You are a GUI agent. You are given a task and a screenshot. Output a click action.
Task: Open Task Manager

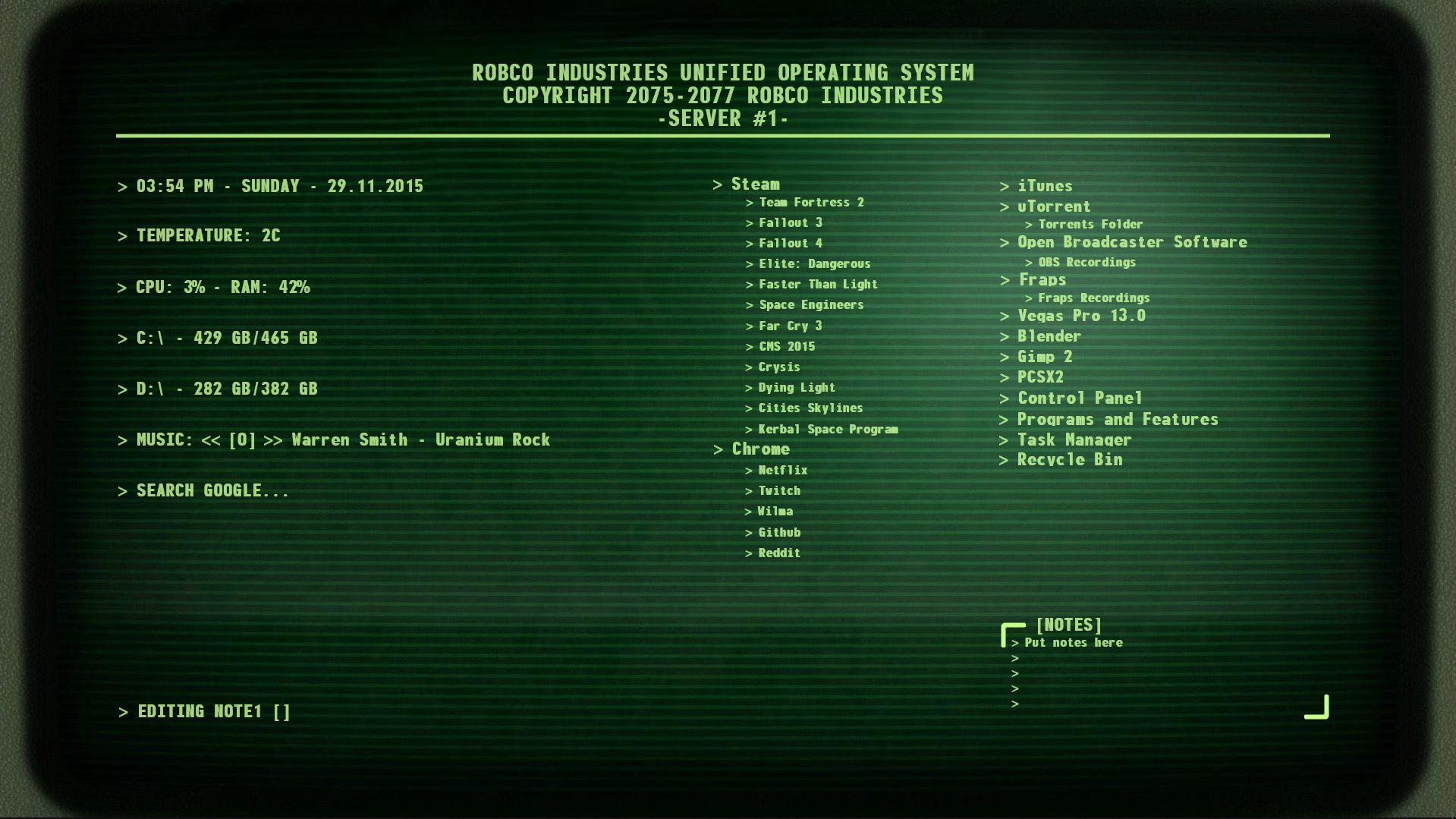coord(1074,439)
